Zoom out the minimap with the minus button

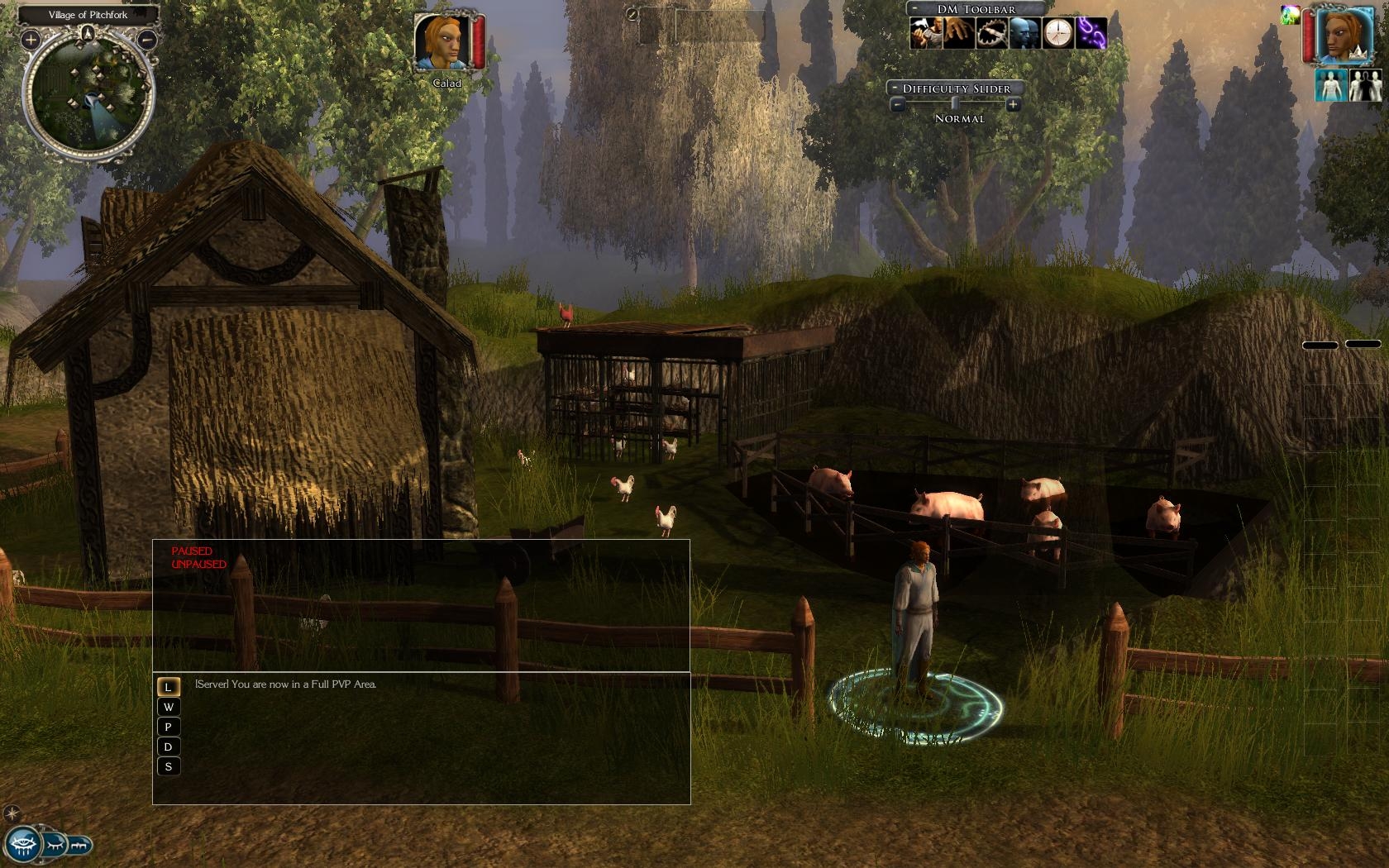[147, 39]
